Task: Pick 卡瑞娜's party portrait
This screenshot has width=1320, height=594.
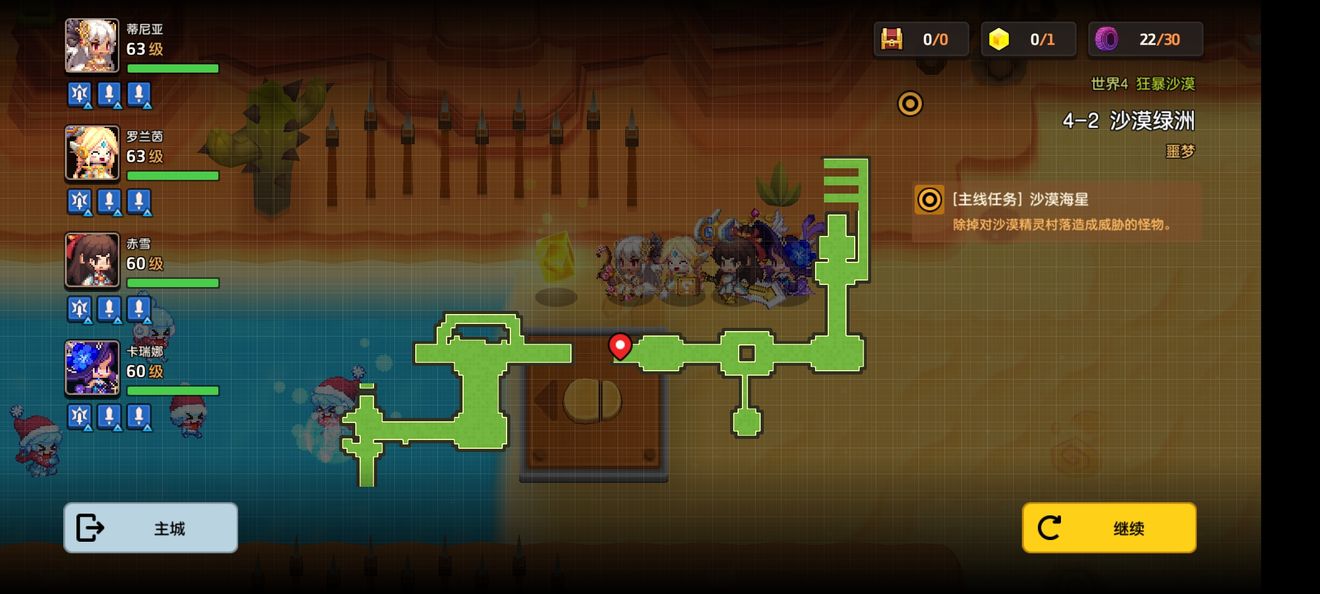Action: click(x=92, y=367)
